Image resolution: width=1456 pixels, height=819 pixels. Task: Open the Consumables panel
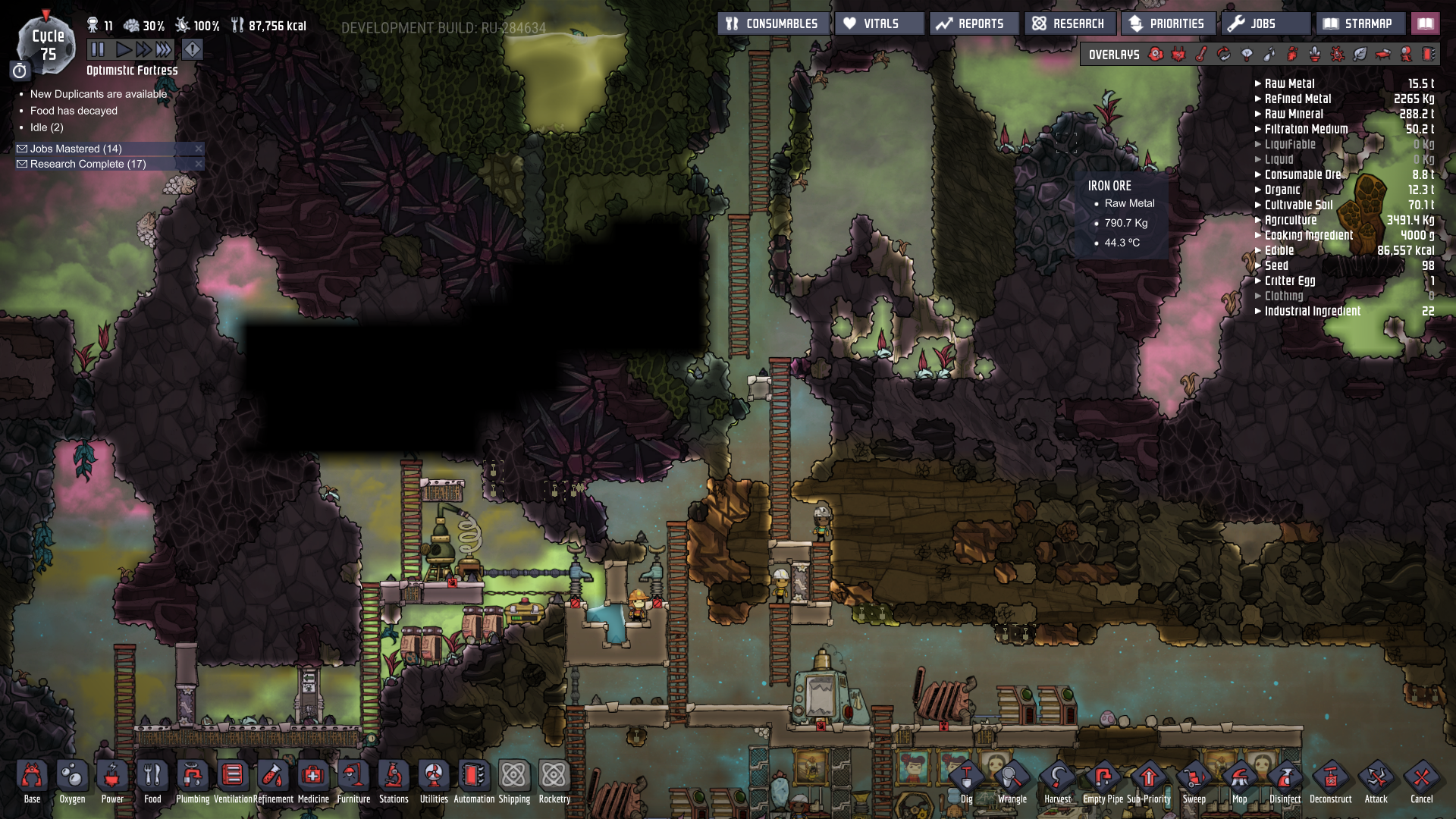(773, 24)
